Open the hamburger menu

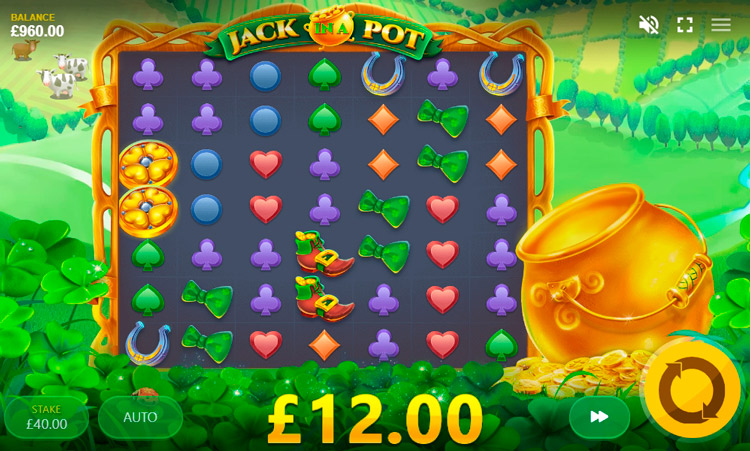point(721,25)
